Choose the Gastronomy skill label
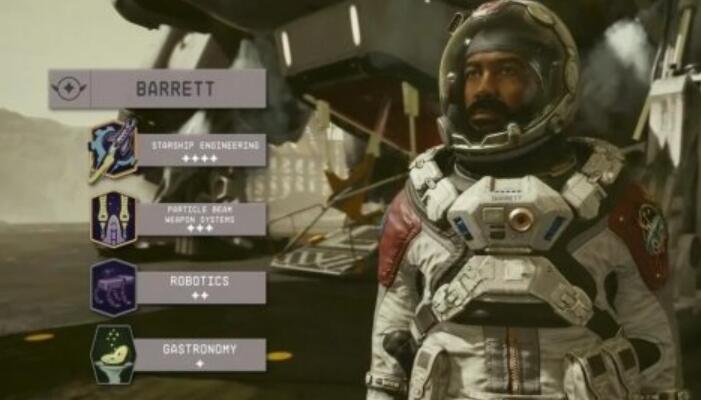The image size is (701, 400). coord(202,354)
